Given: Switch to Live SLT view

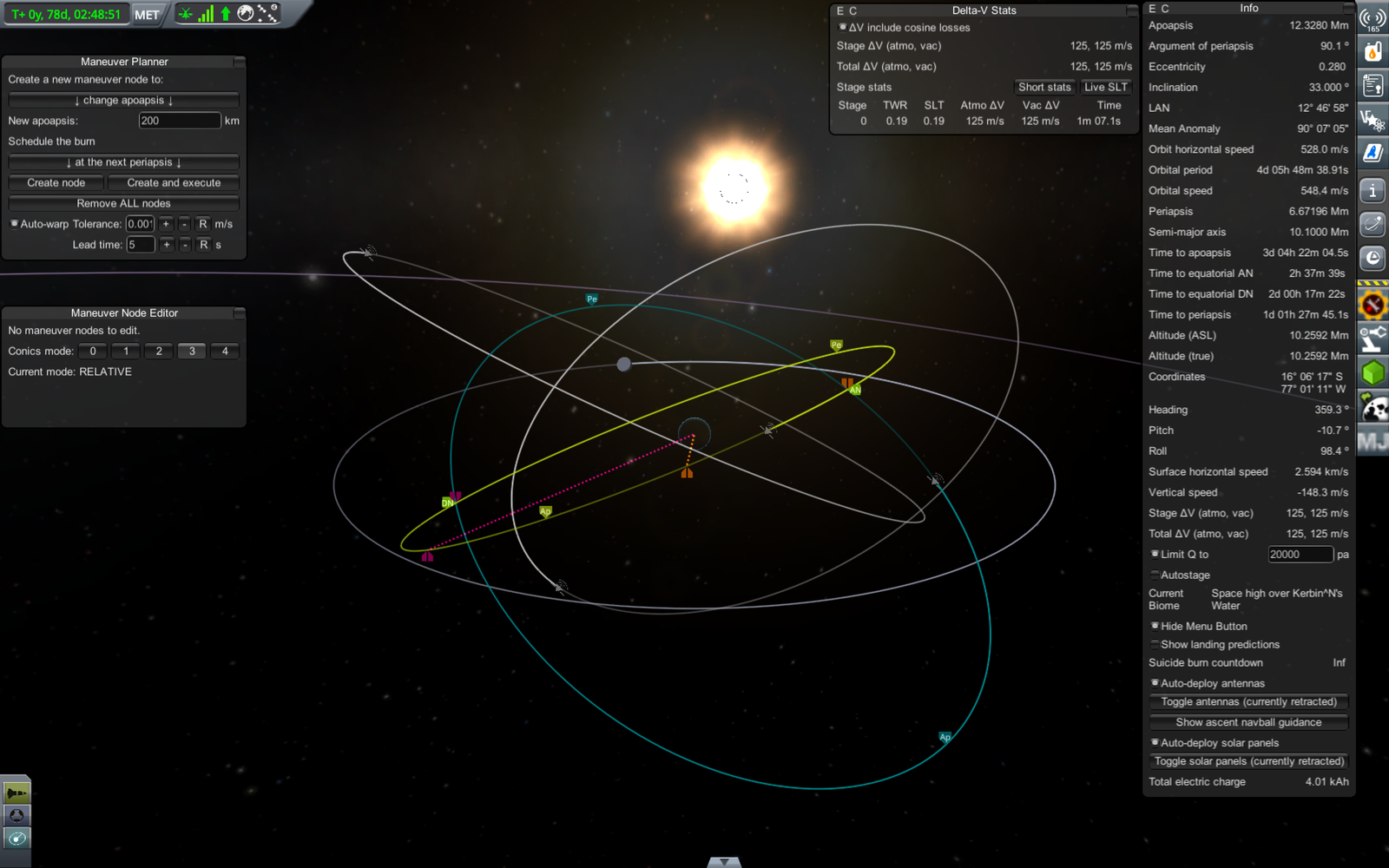Looking at the screenshot, I should [1105, 88].
